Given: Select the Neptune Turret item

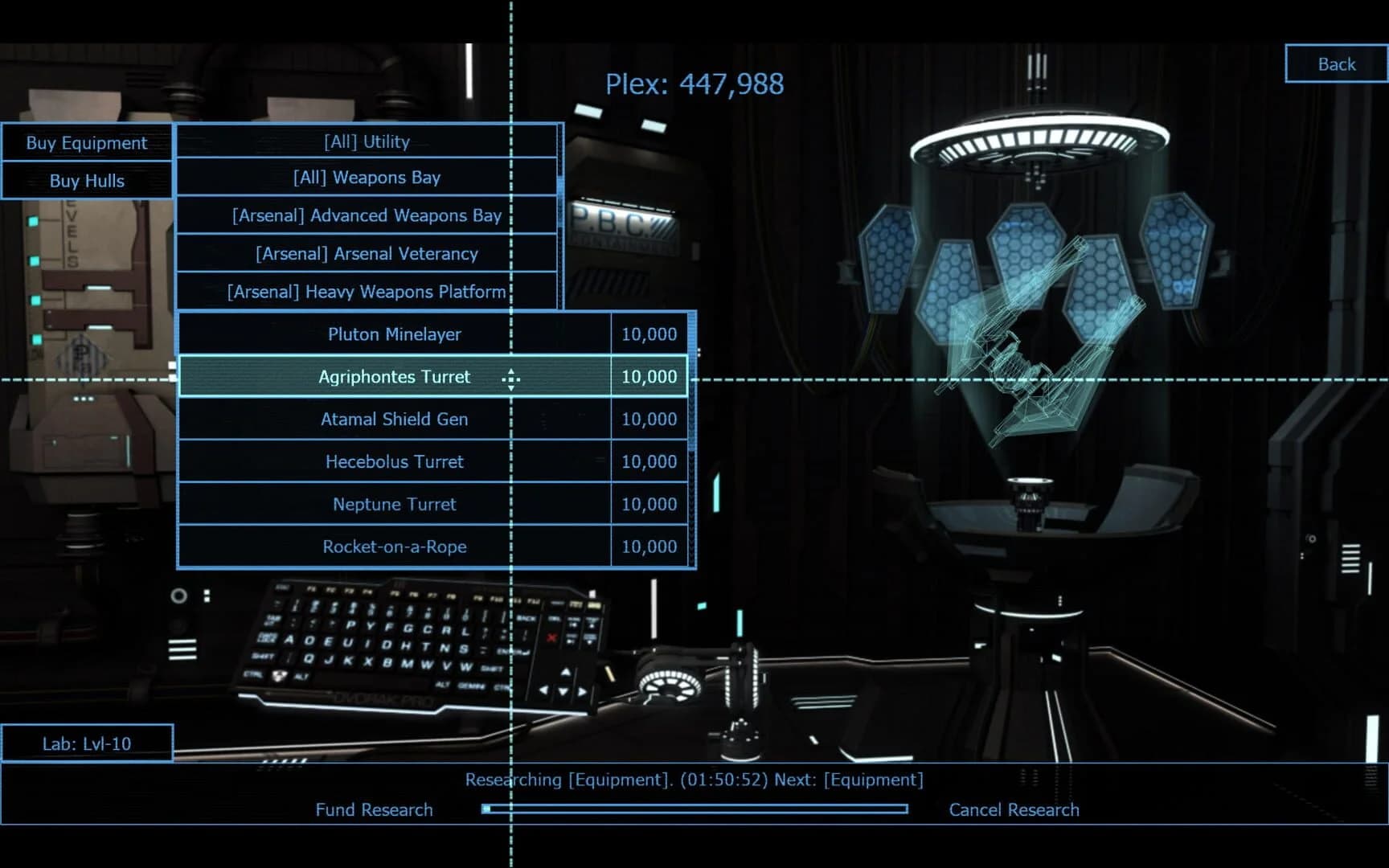Looking at the screenshot, I should (x=394, y=504).
